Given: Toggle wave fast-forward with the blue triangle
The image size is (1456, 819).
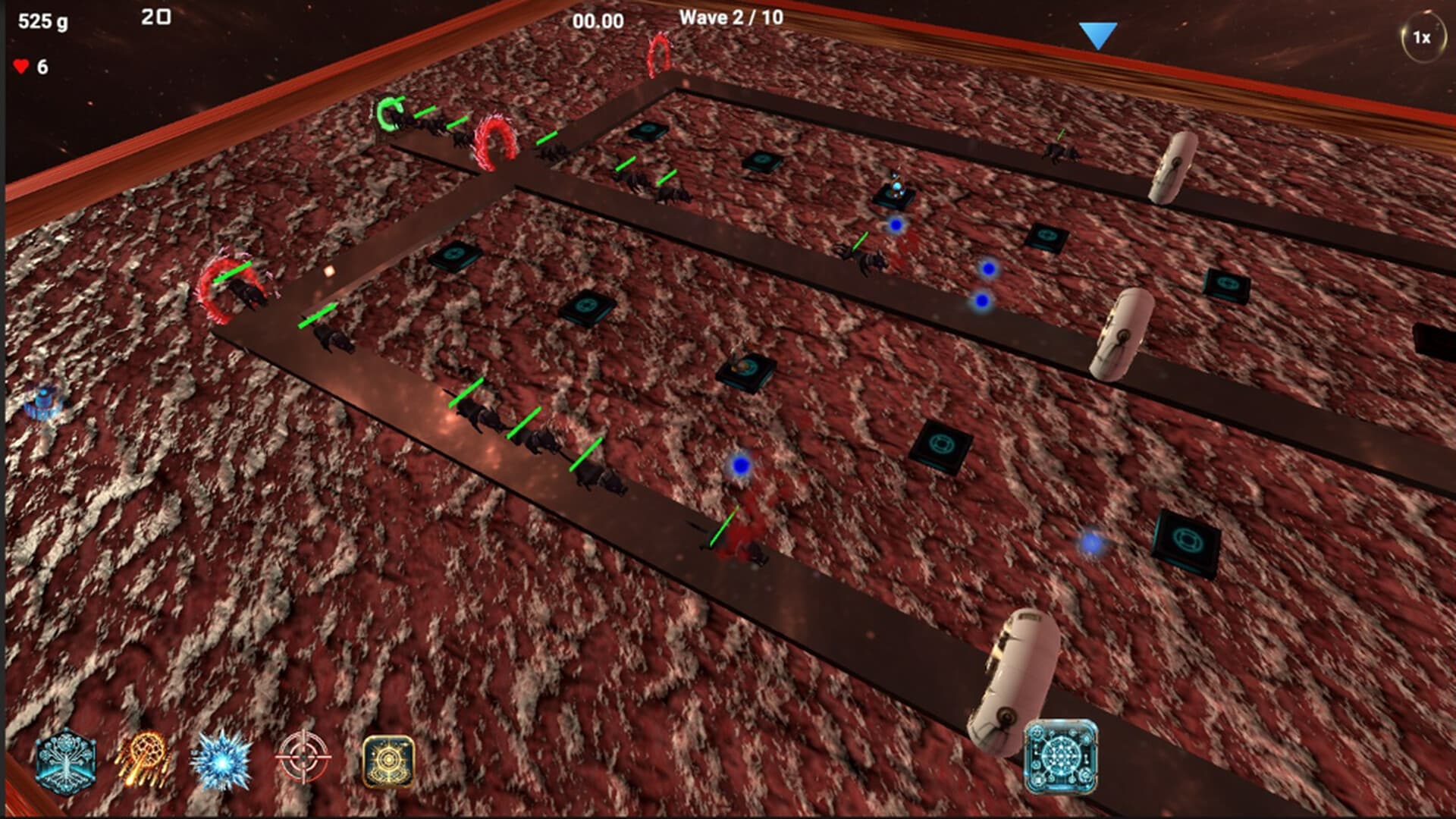Looking at the screenshot, I should click(1099, 33).
